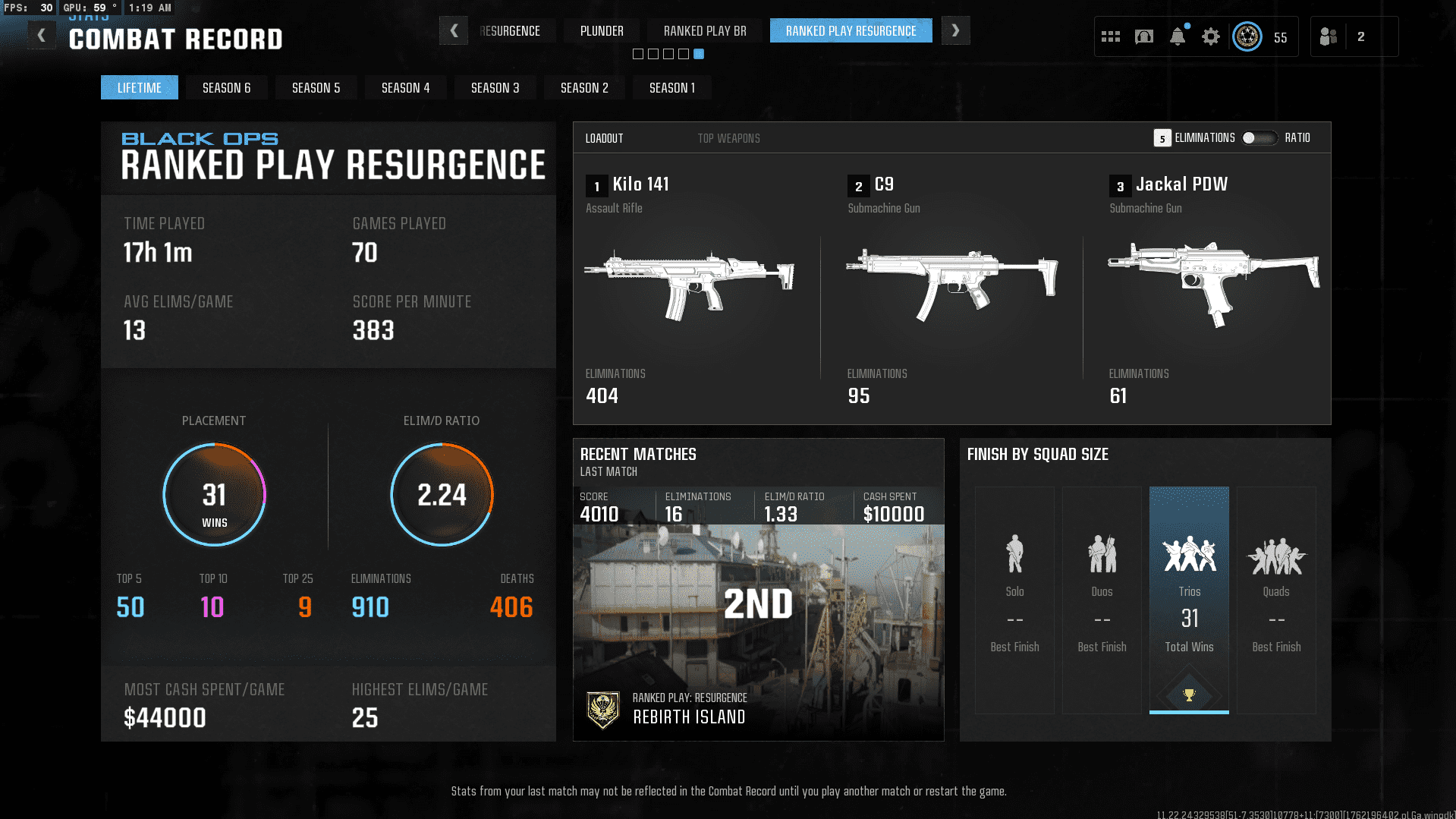This screenshot has width=1456, height=819.
Task: Highlight the Trios squad size card
Action: click(x=1189, y=600)
